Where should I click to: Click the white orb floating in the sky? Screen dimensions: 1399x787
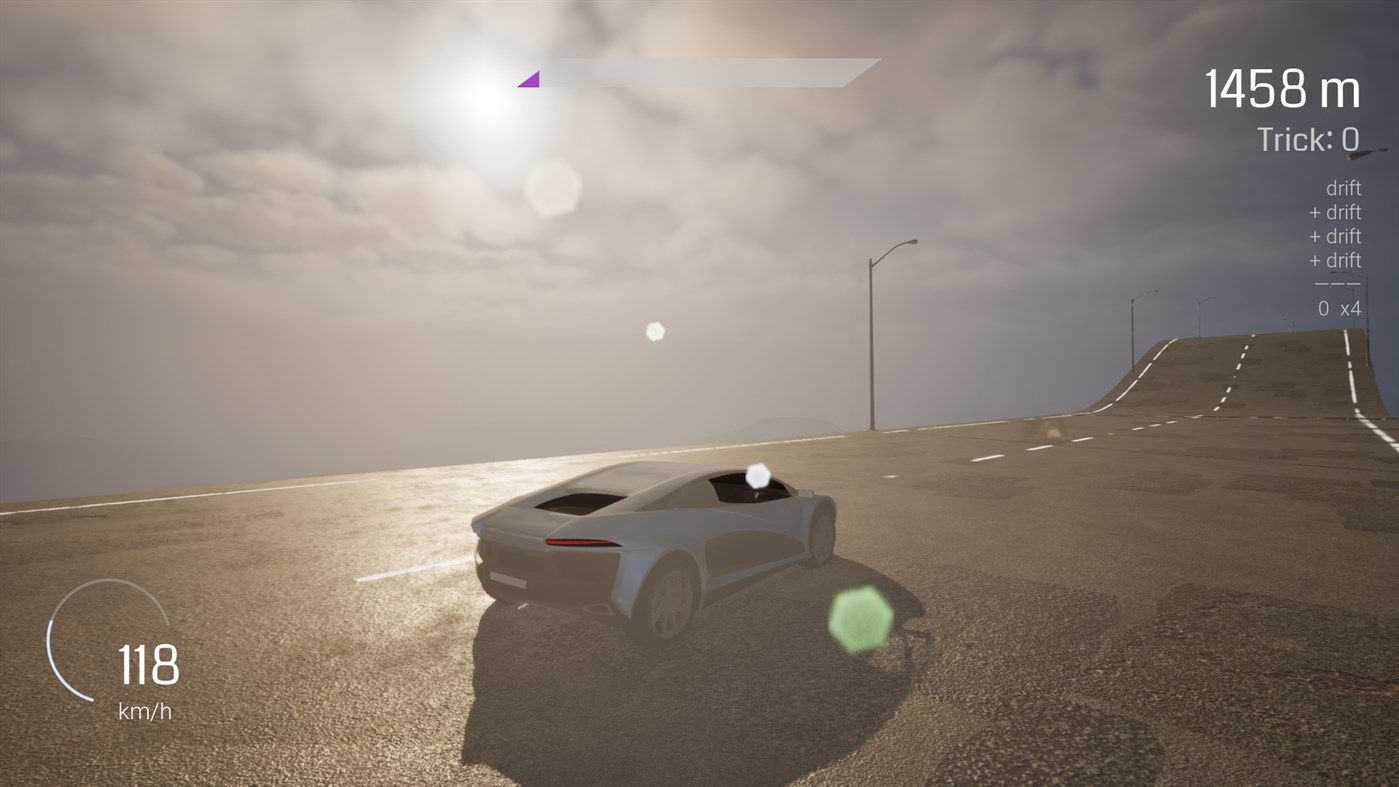[x=655, y=330]
